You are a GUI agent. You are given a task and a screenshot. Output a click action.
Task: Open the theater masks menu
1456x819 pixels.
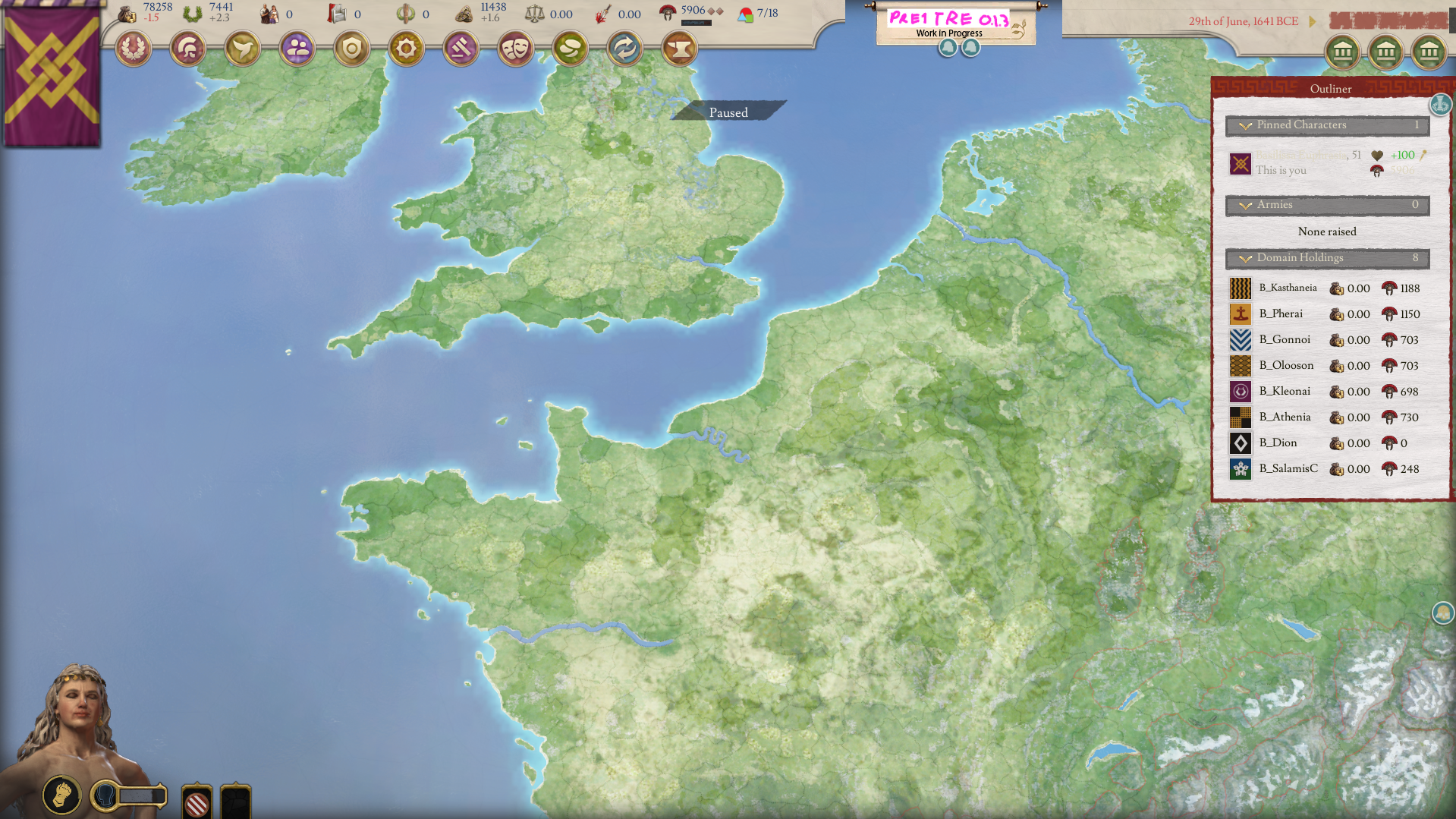[x=516, y=49]
